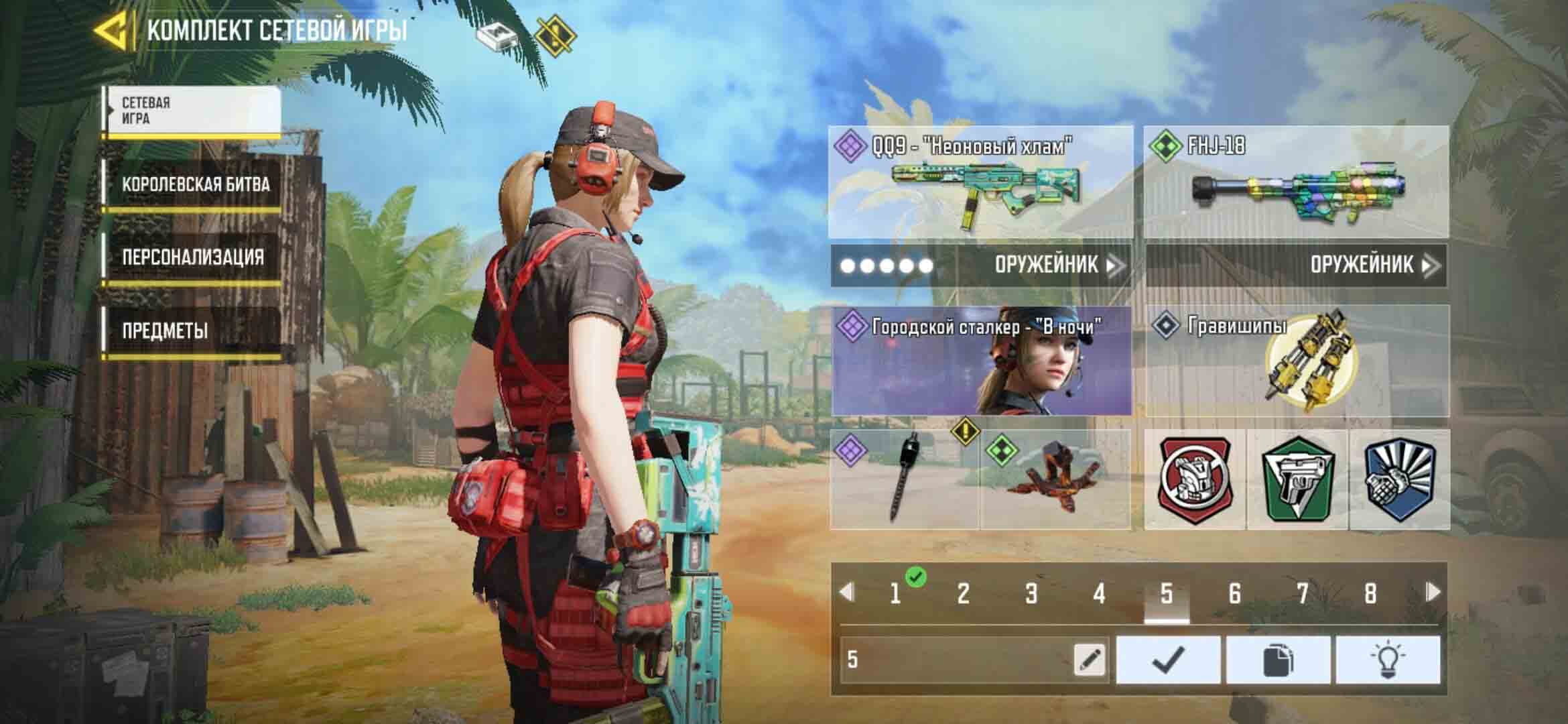The image size is (1568, 724).
Task: Choose the QQ9 primary weapon slot
Action: [981, 182]
